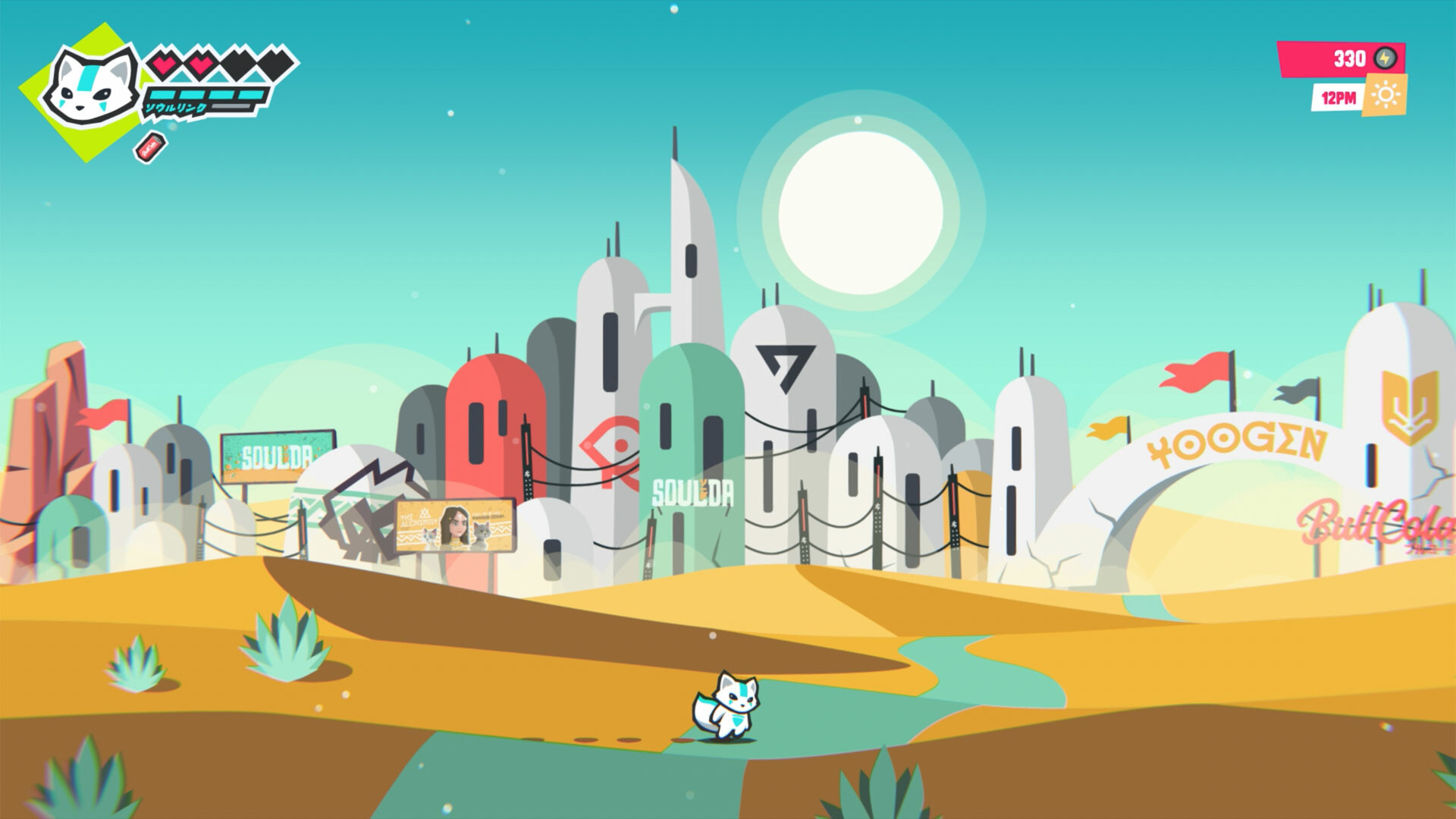This screenshot has width=1456, height=819.
Task: Click the gray segment of the Soul Link bar
Action: click(x=230, y=107)
